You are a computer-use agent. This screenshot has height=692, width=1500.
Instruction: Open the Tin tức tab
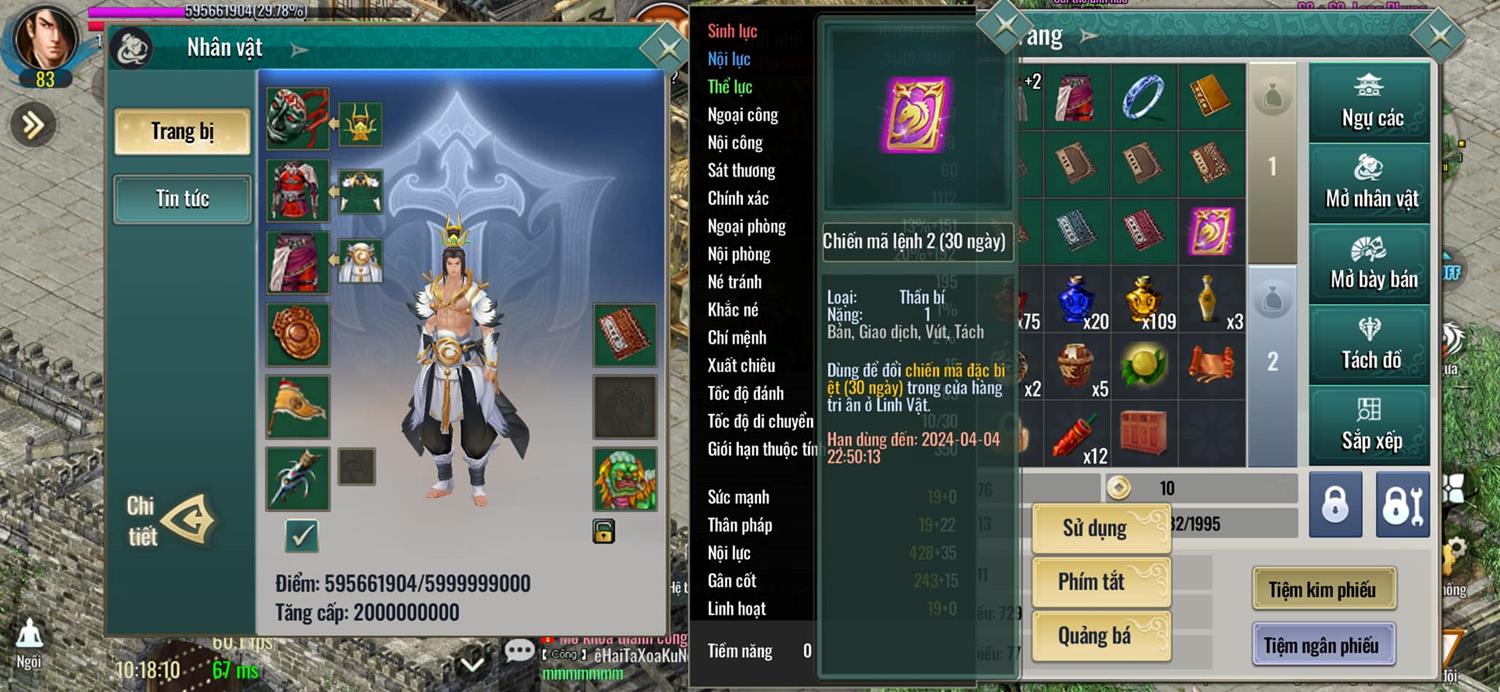coord(182,199)
